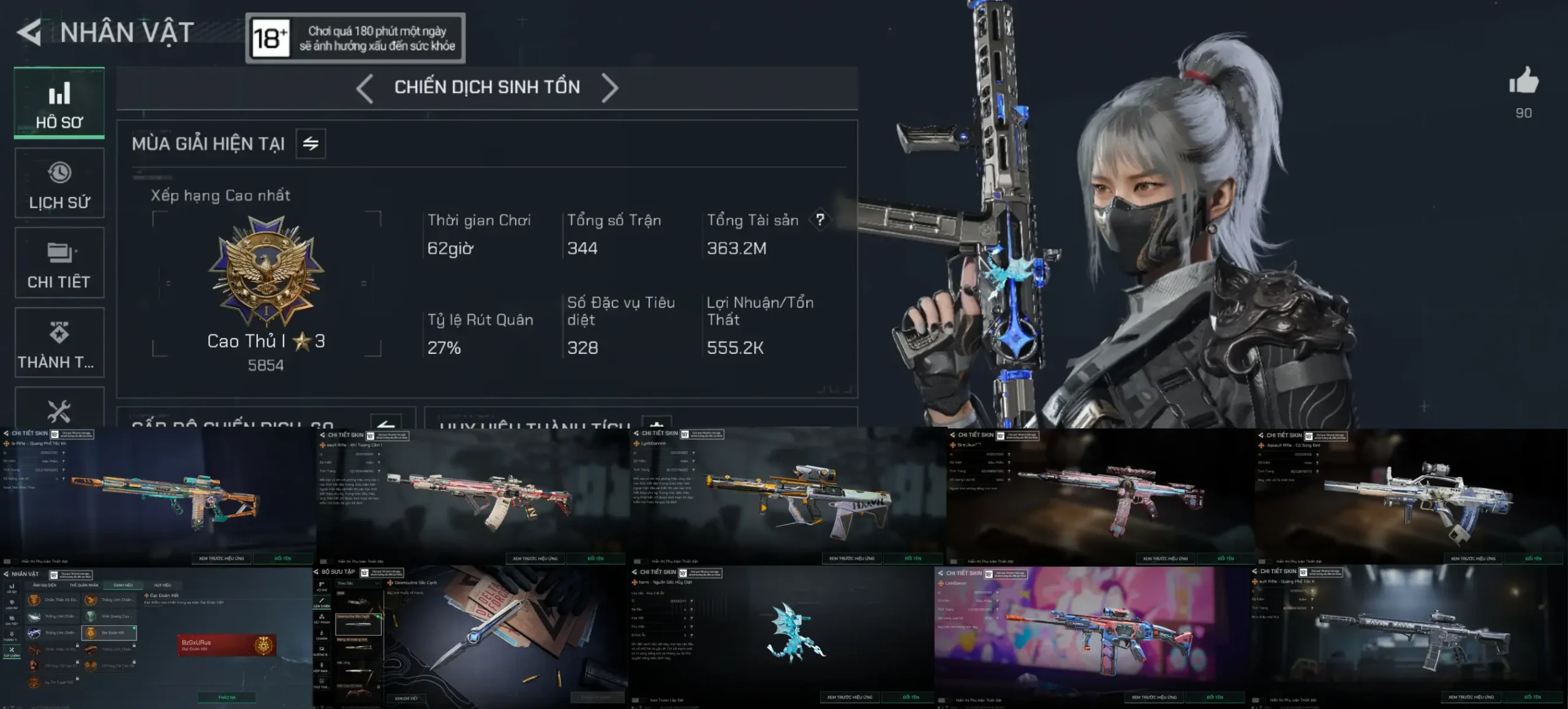Show previous mode before CHIẾN DỊCH SINH TỒN
Image resolution: width=1568 pixels, height=709 pixels.
coord(365,88)
